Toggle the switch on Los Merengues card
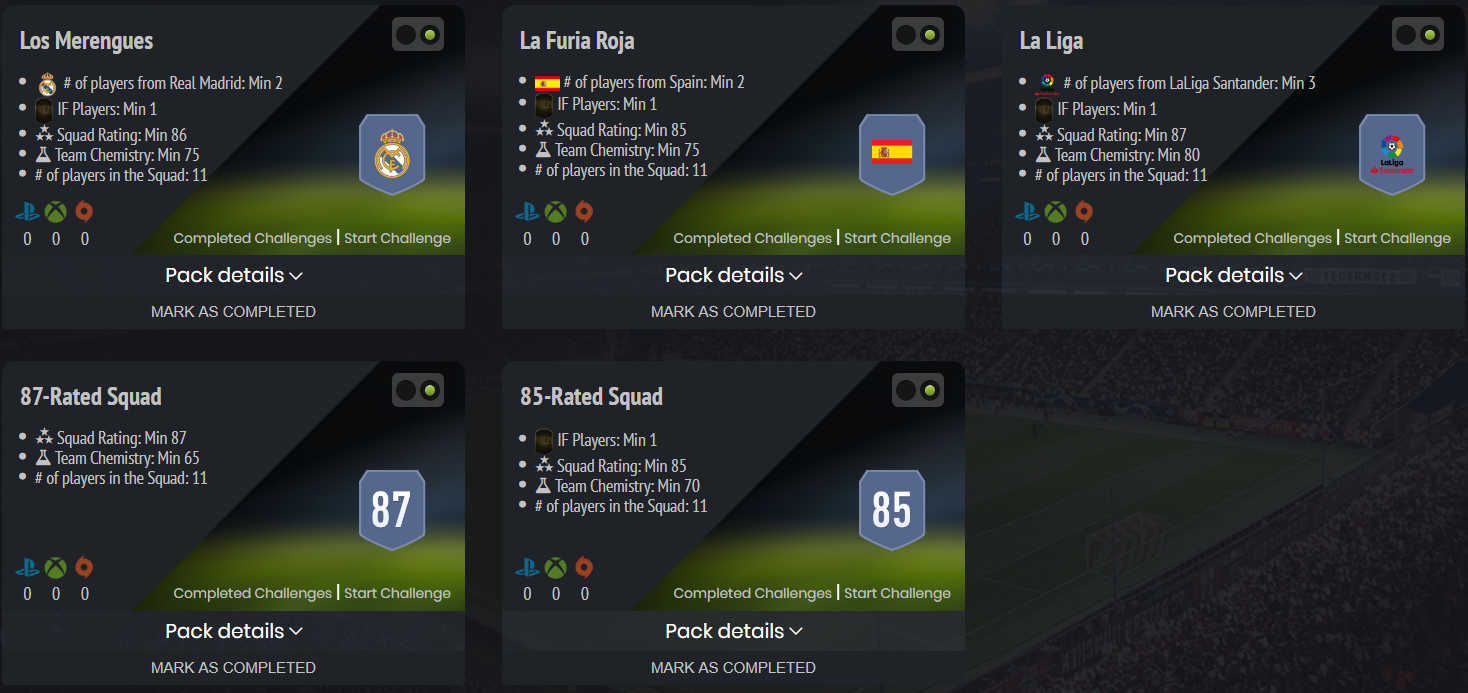Viewport: 1468px width, 693px height. (418, 35)
